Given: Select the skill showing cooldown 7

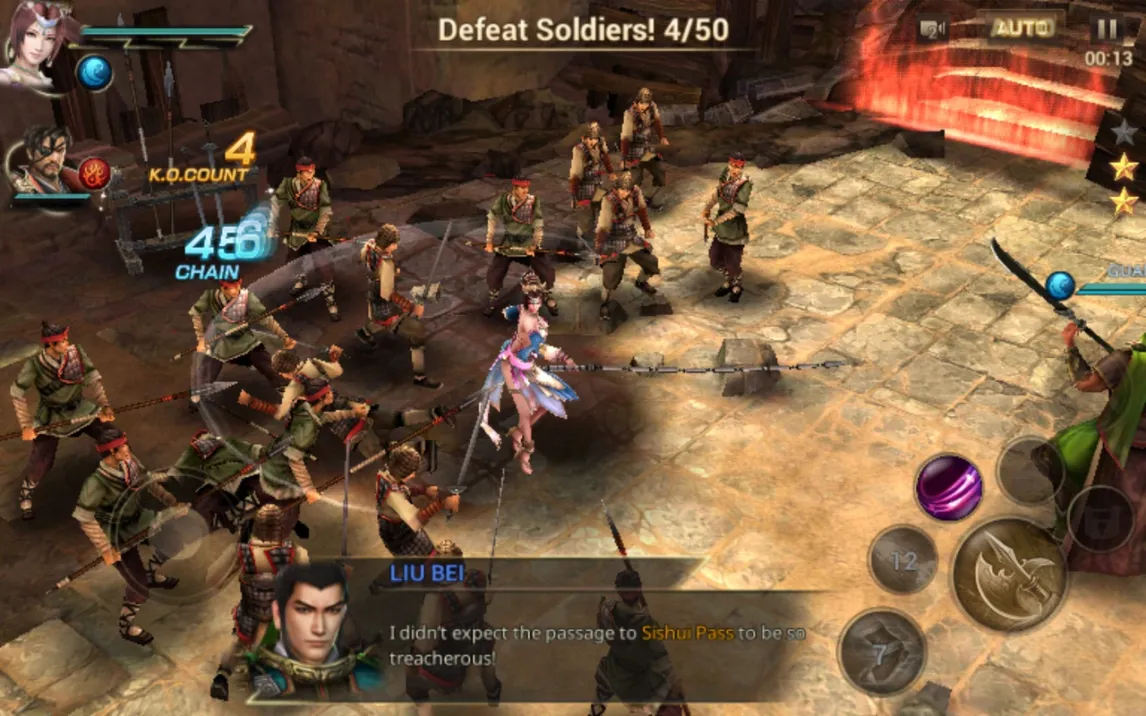Looking at the screenshot, I should 879,653.
